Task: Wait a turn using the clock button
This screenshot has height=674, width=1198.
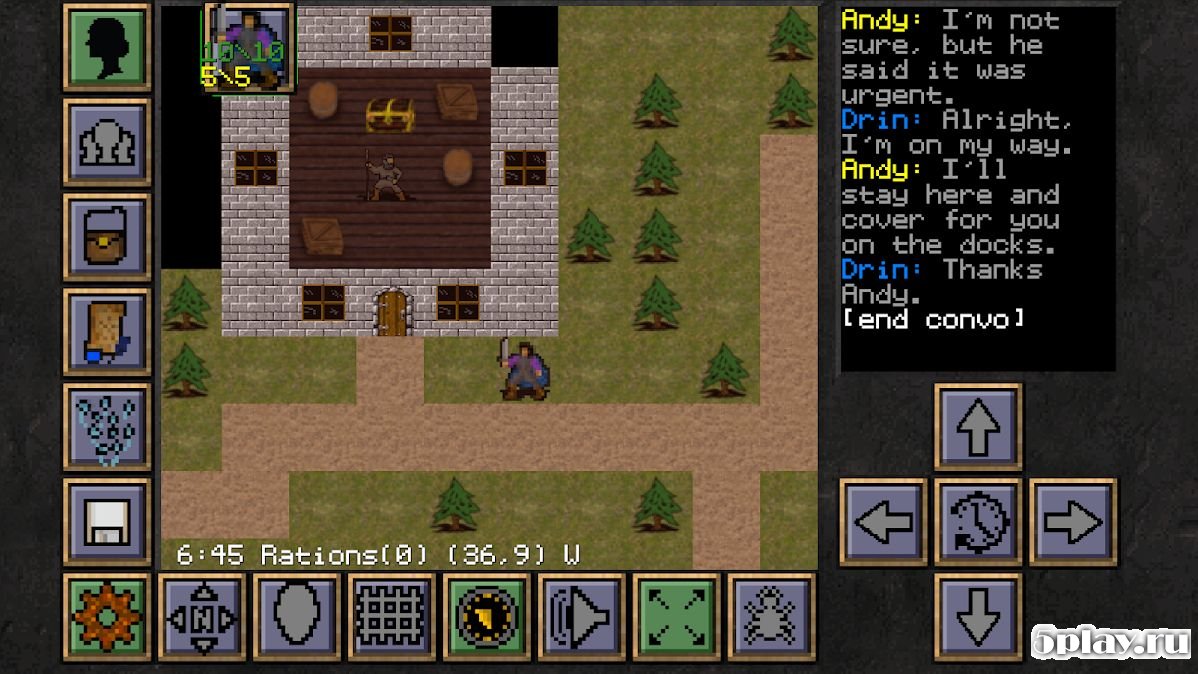Action: 978,522
